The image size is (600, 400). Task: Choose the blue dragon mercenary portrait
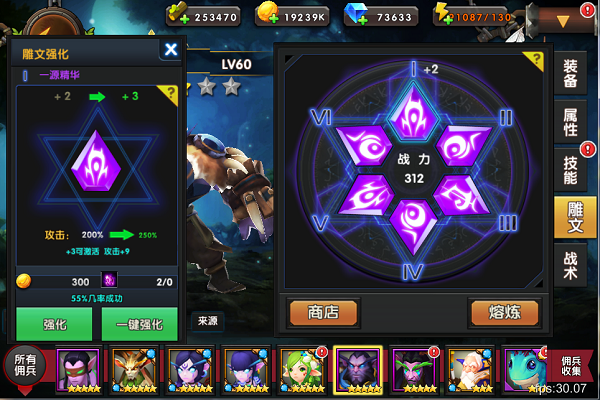(x=522, y=368)
